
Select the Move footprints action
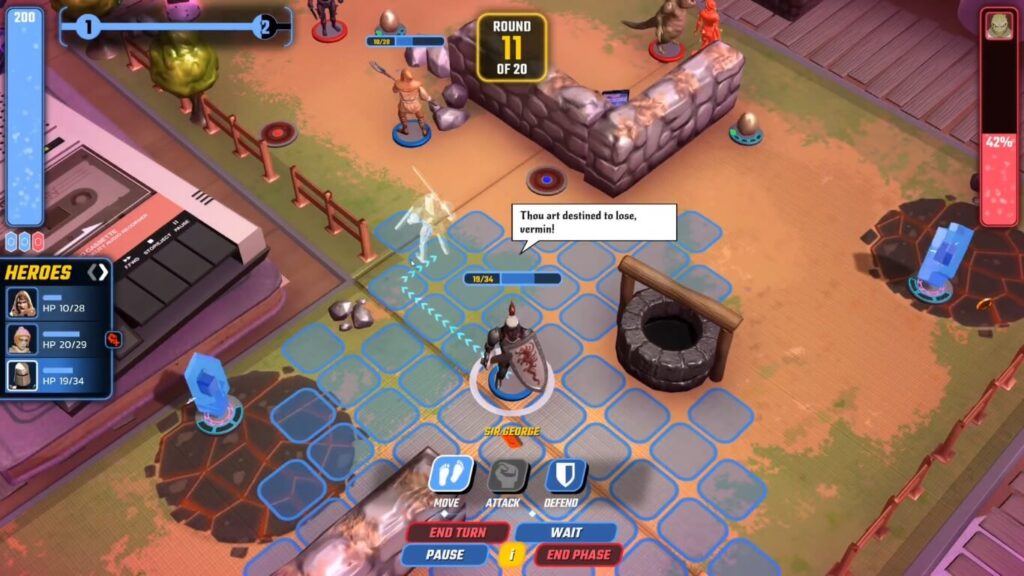click(x=449, y=475)
